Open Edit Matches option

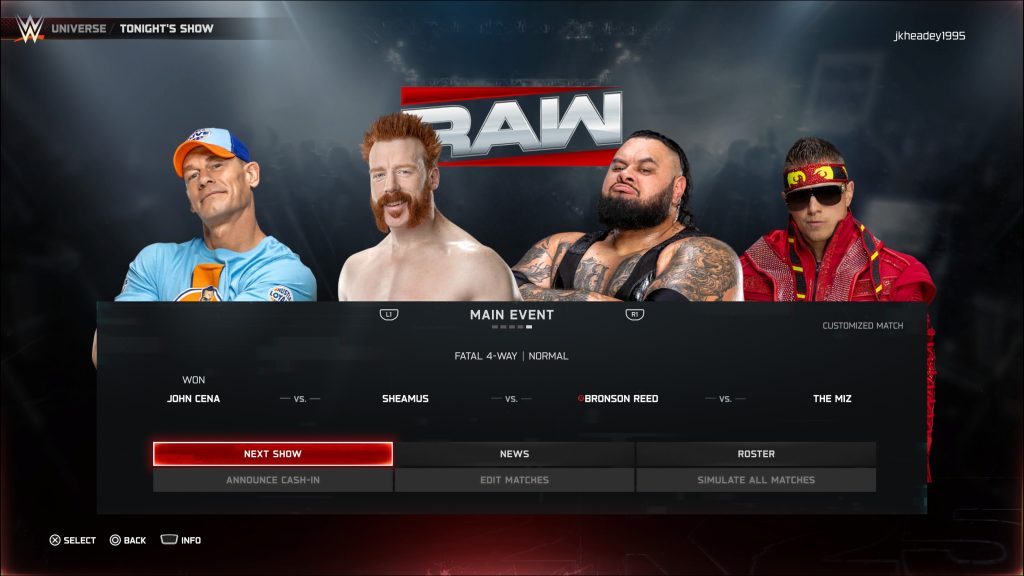tap(514, 480)
